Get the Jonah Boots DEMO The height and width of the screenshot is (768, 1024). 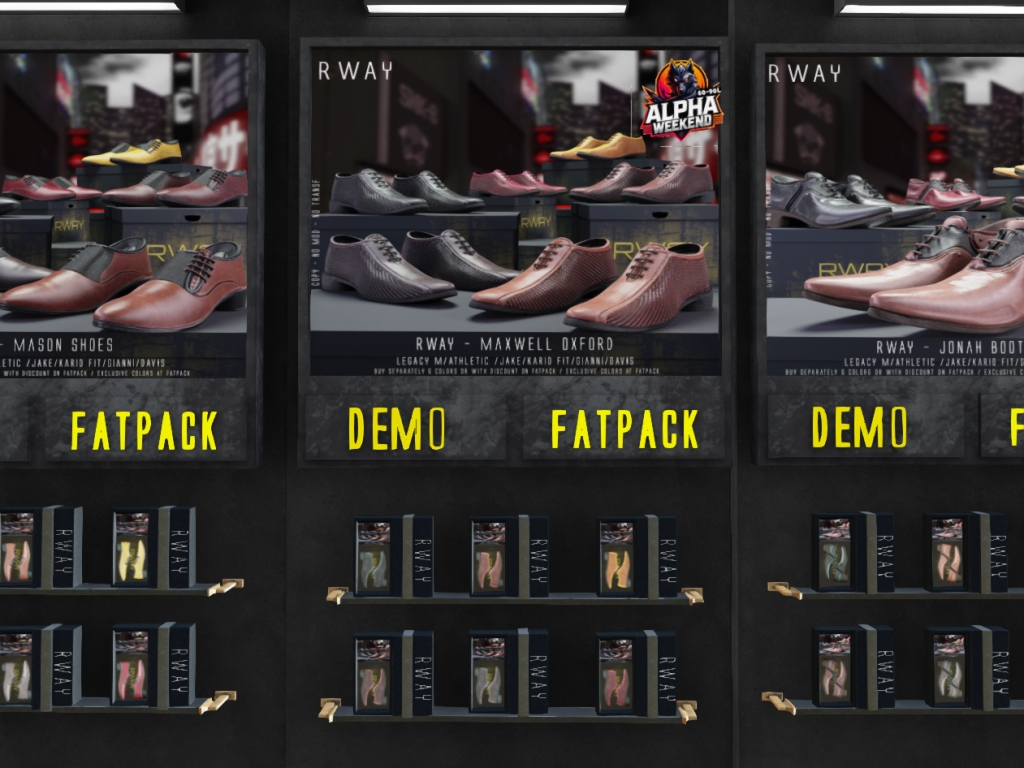pyautogui.click(x=861, y=427)
